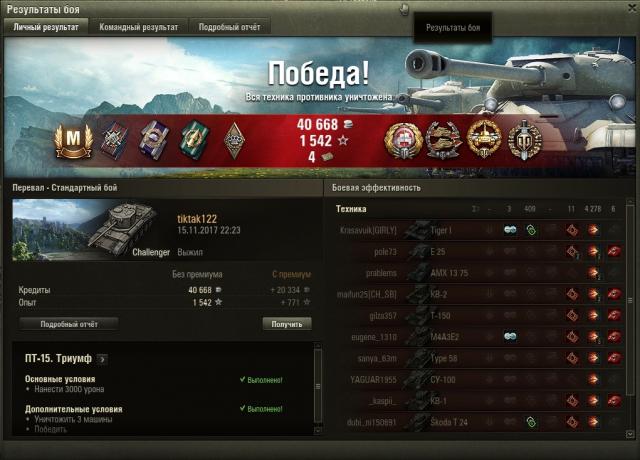The height and width of the screenshot is (460, 640).
Task: Select the gilza357 T-150 row
Action: pyautogui.click(x=480, y=315)
